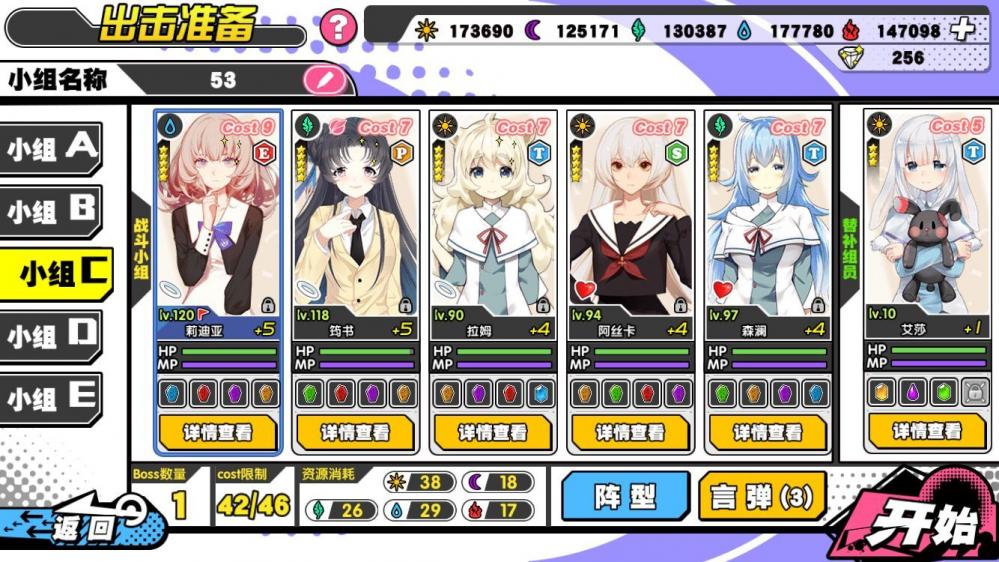
Task: View details for 筠书
Action: coord(355,432)
